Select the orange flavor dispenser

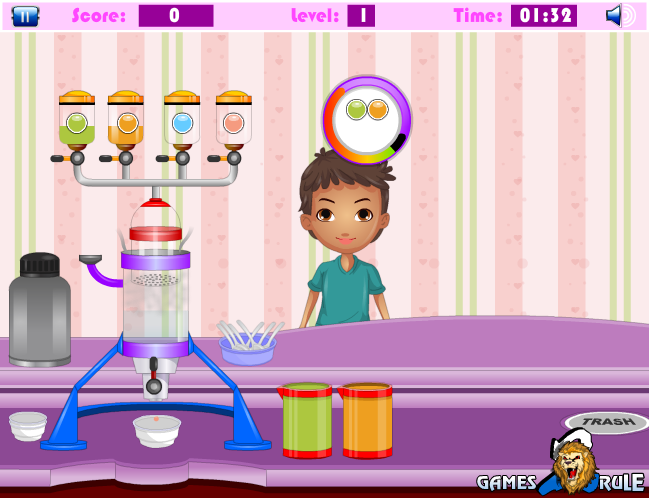tap(126, 121)
